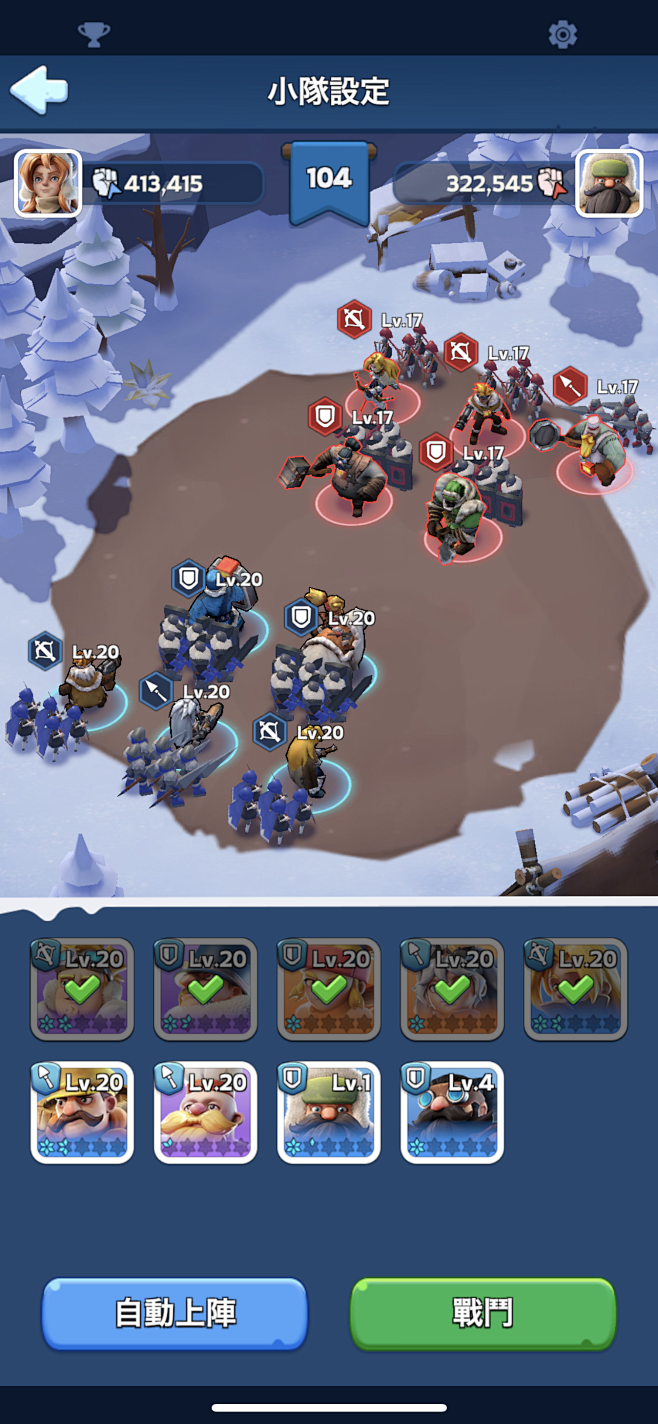Pick the Lv.20 yellow-helmet mustached hero card
This screenshot has height=1424, width=658.
pyautogui.click(x=82, y=1112)
